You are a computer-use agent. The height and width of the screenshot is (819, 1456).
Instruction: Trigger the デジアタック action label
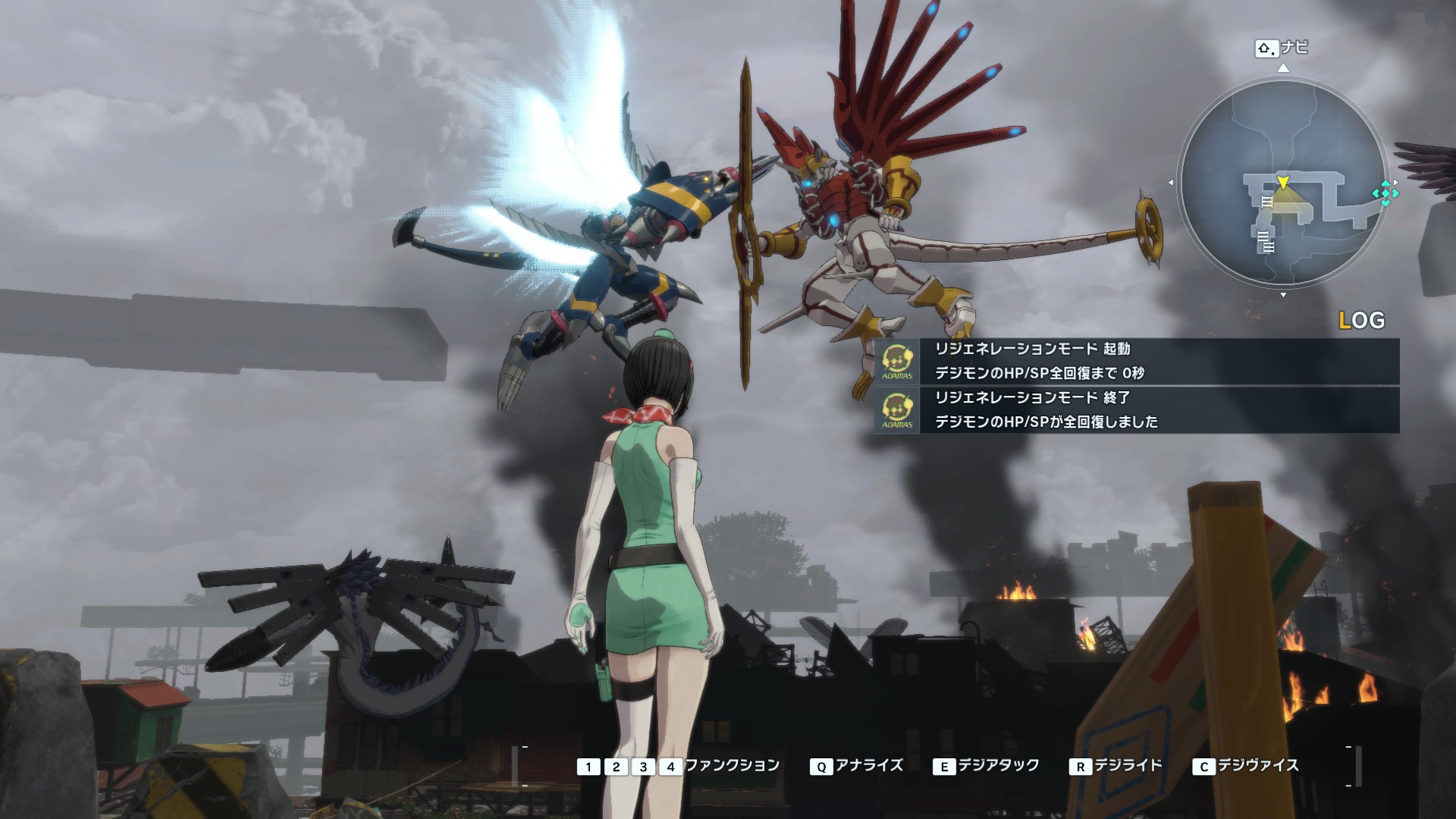click(998, 766)
